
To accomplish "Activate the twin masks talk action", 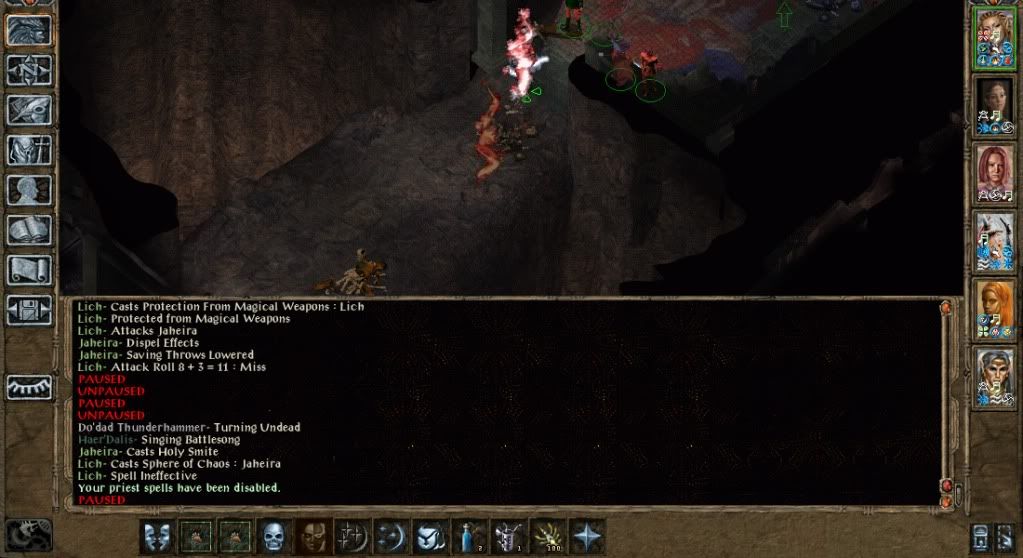I will point(157,536).
